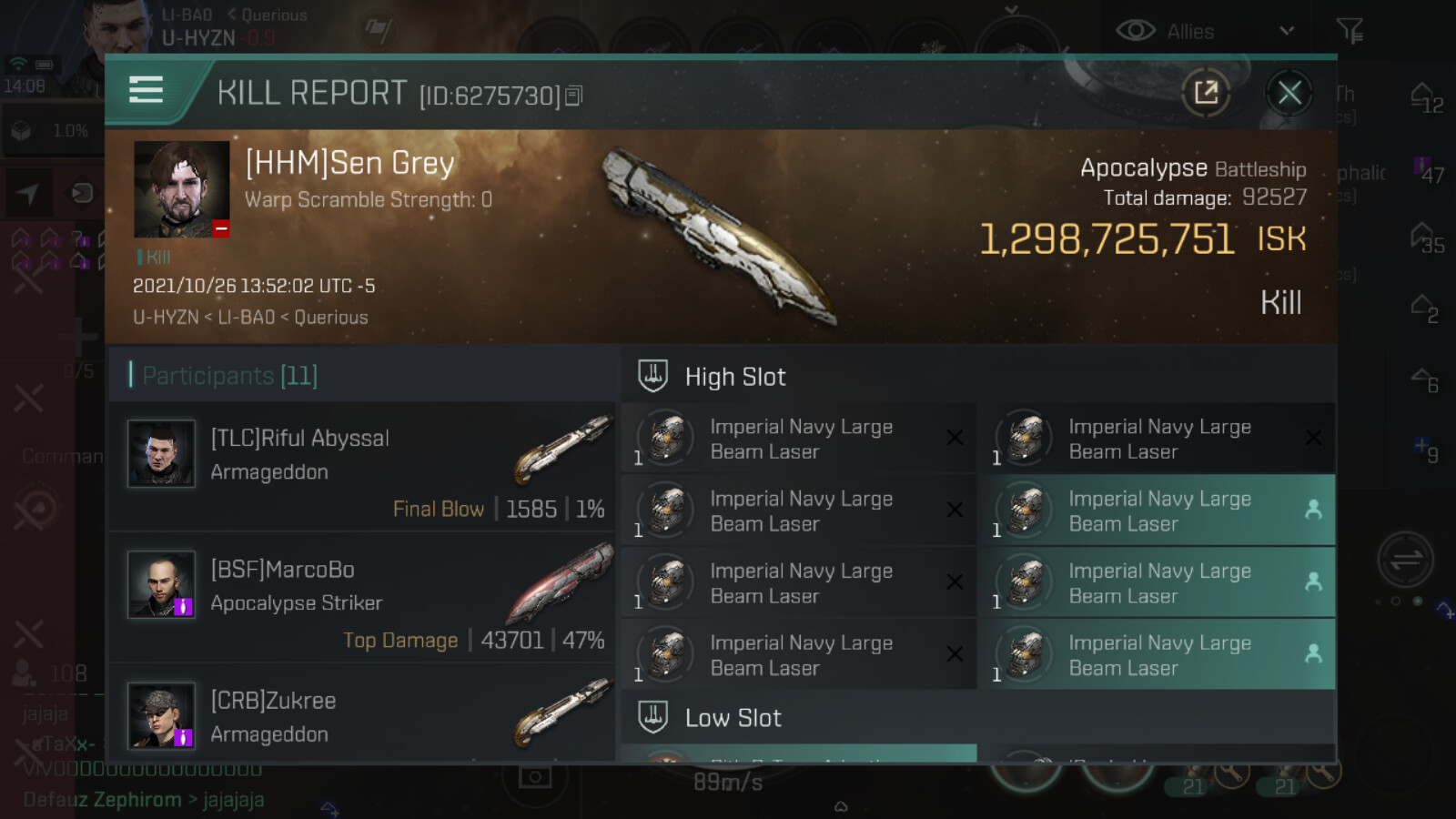This screenshot has height=819, width=1456.
Task: Select MarcoBo's participant entry
Action: [x=364, y=597]
